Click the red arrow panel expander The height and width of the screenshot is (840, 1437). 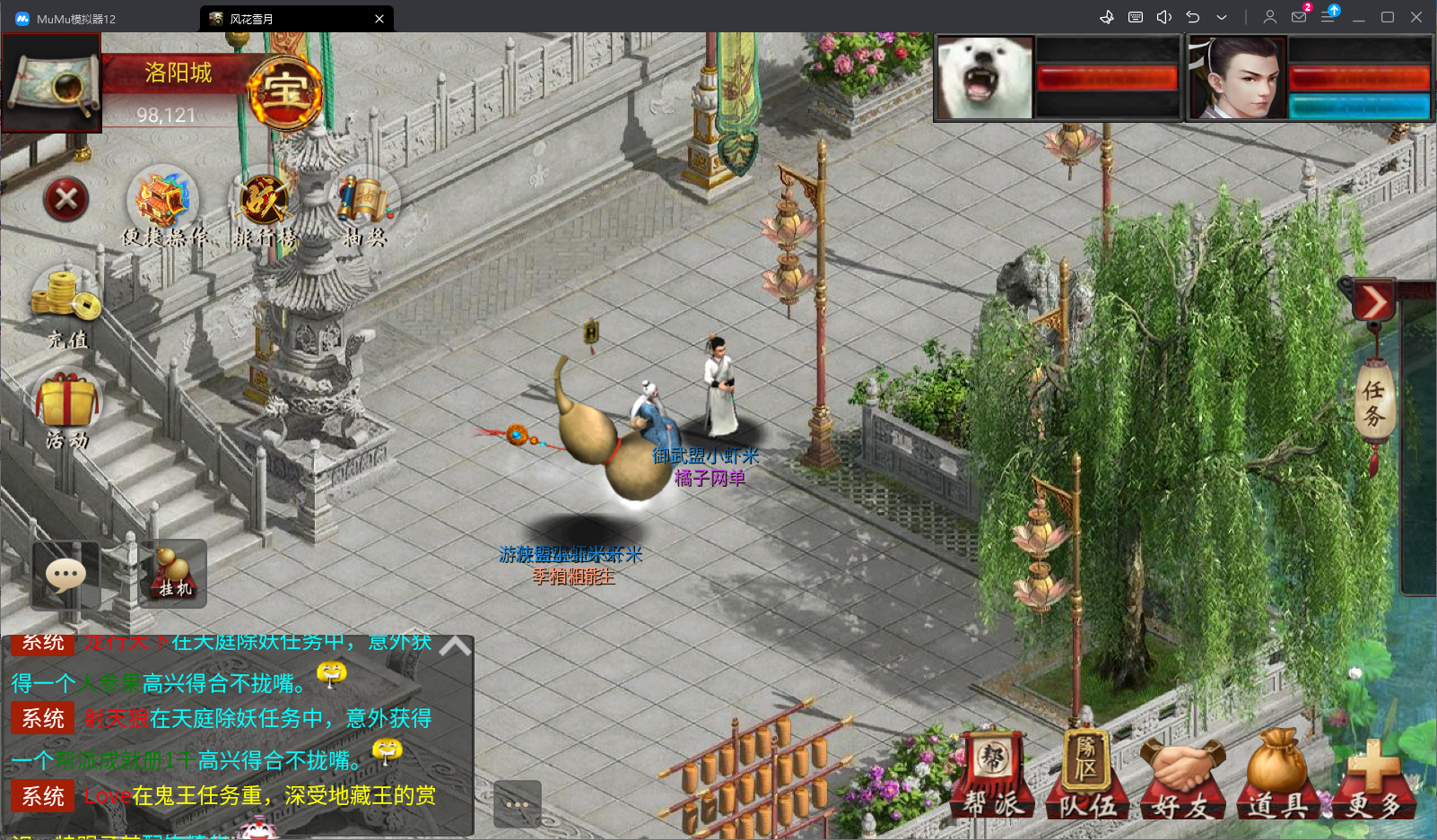coord(1373,302)
